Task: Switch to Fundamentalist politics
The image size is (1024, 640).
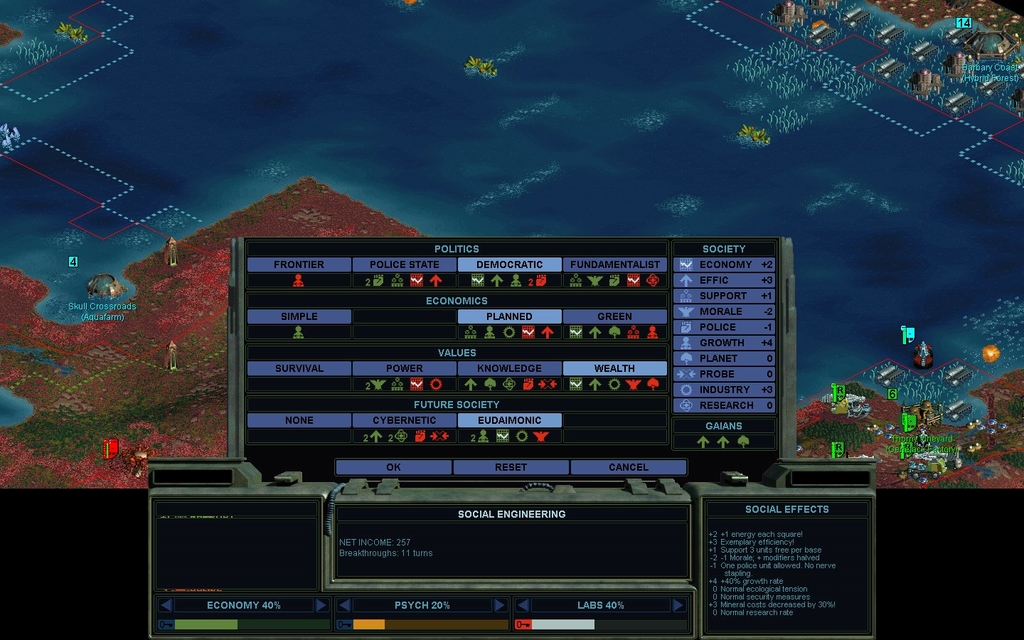Action: pos(614,265)
